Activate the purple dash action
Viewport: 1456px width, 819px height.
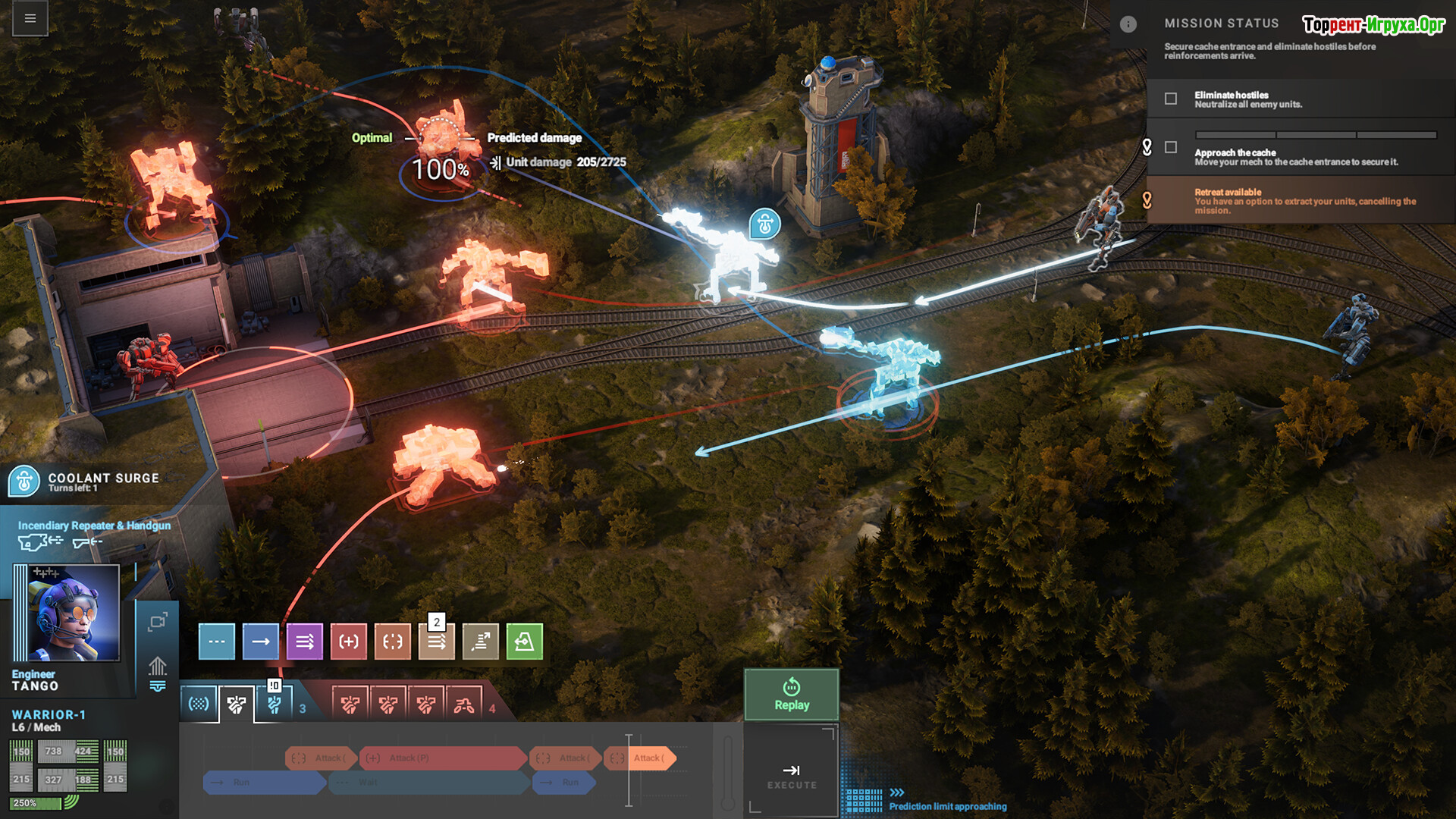[305, 642]
